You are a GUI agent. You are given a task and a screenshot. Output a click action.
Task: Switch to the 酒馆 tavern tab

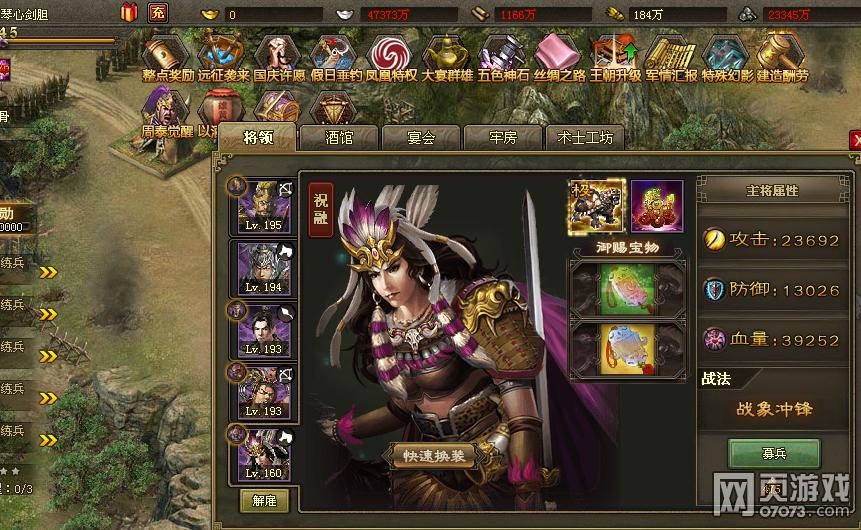point(339,138)
